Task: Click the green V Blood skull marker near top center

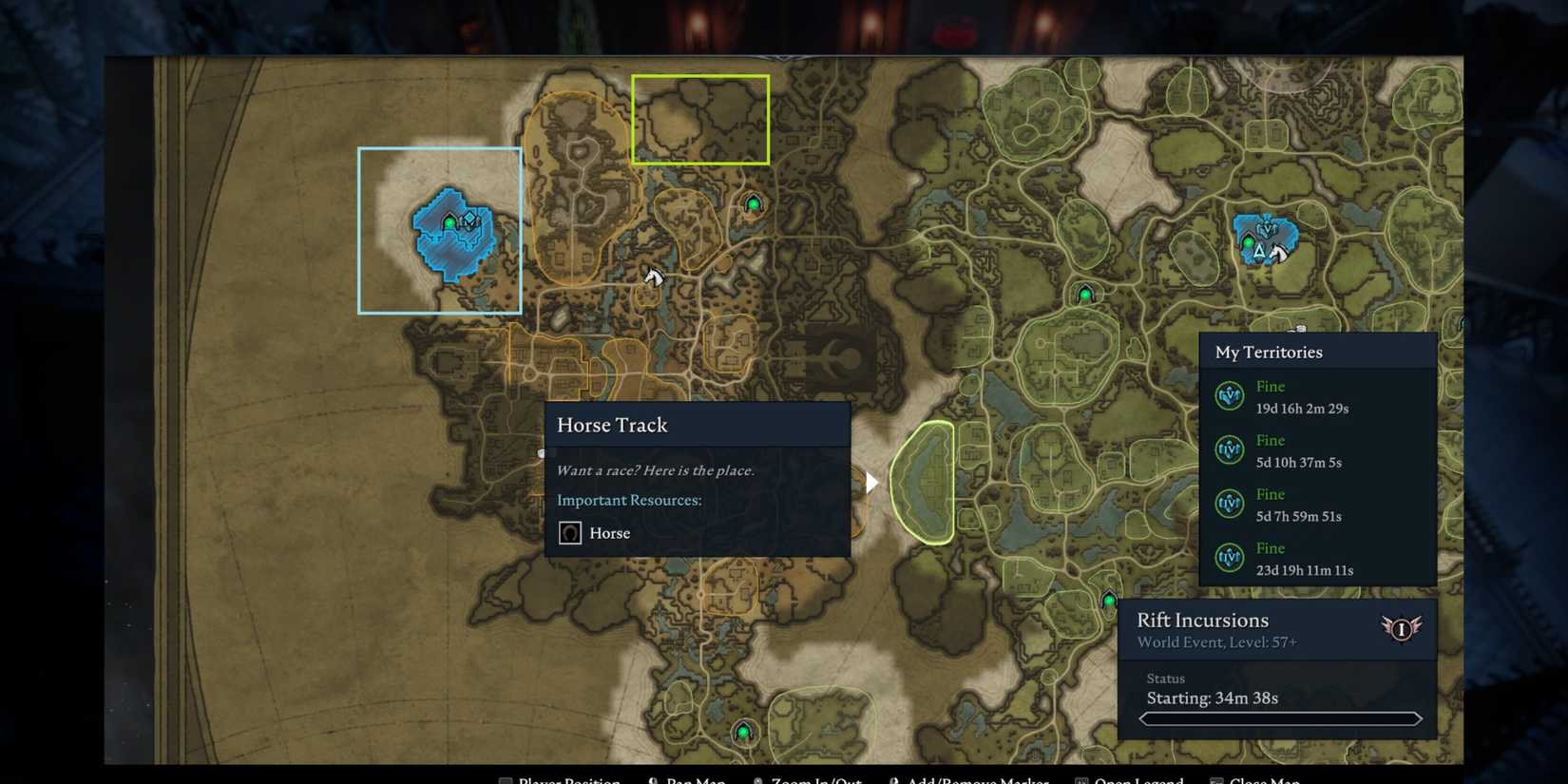Action: click(753, 202)
